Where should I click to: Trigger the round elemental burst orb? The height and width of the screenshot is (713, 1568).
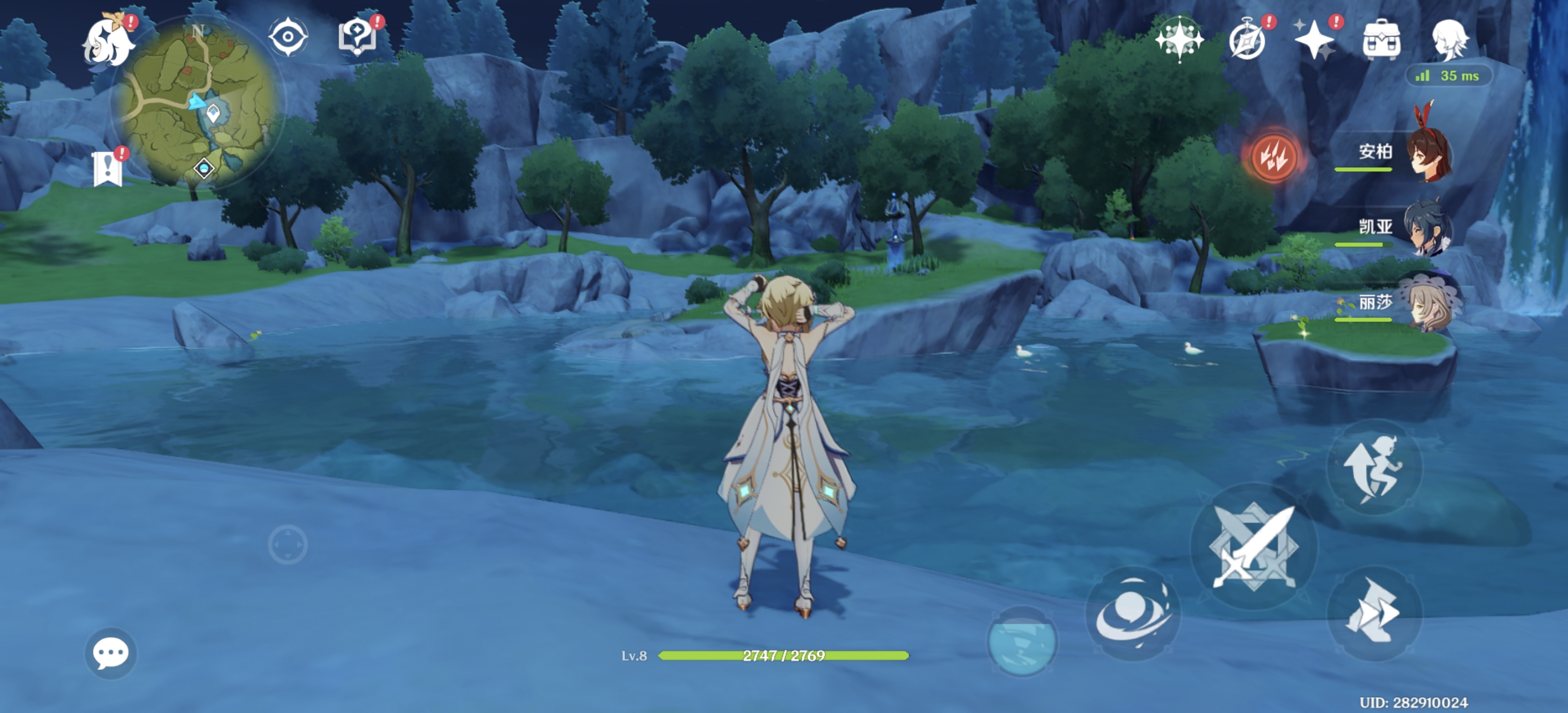click(1022, 642)
